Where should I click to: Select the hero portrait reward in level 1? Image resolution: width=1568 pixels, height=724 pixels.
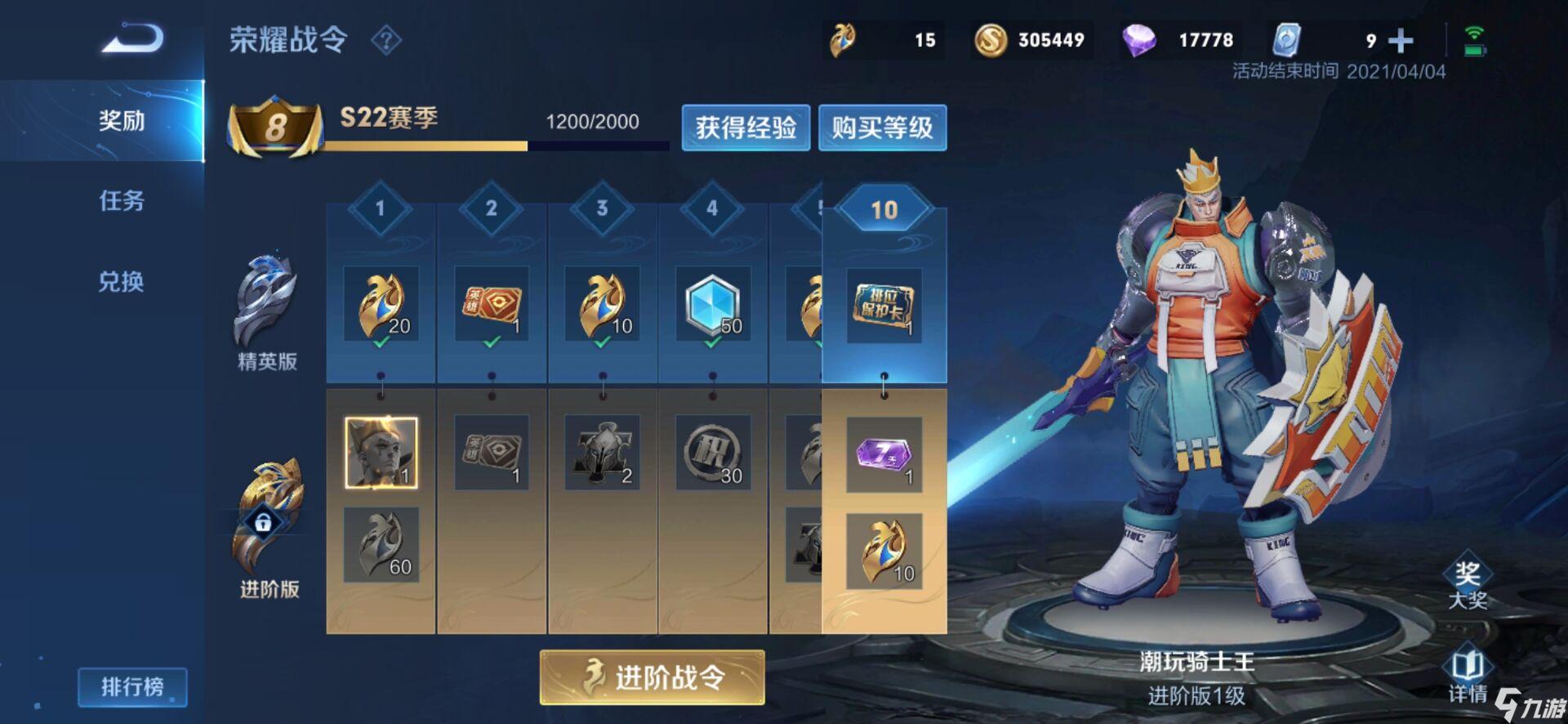(381, 453)
